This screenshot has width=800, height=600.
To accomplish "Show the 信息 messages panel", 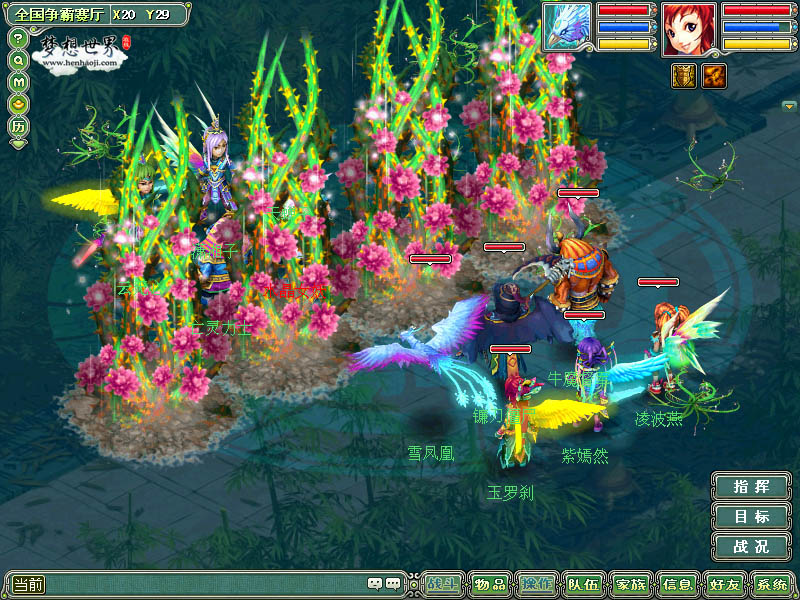I will point(677,584).
